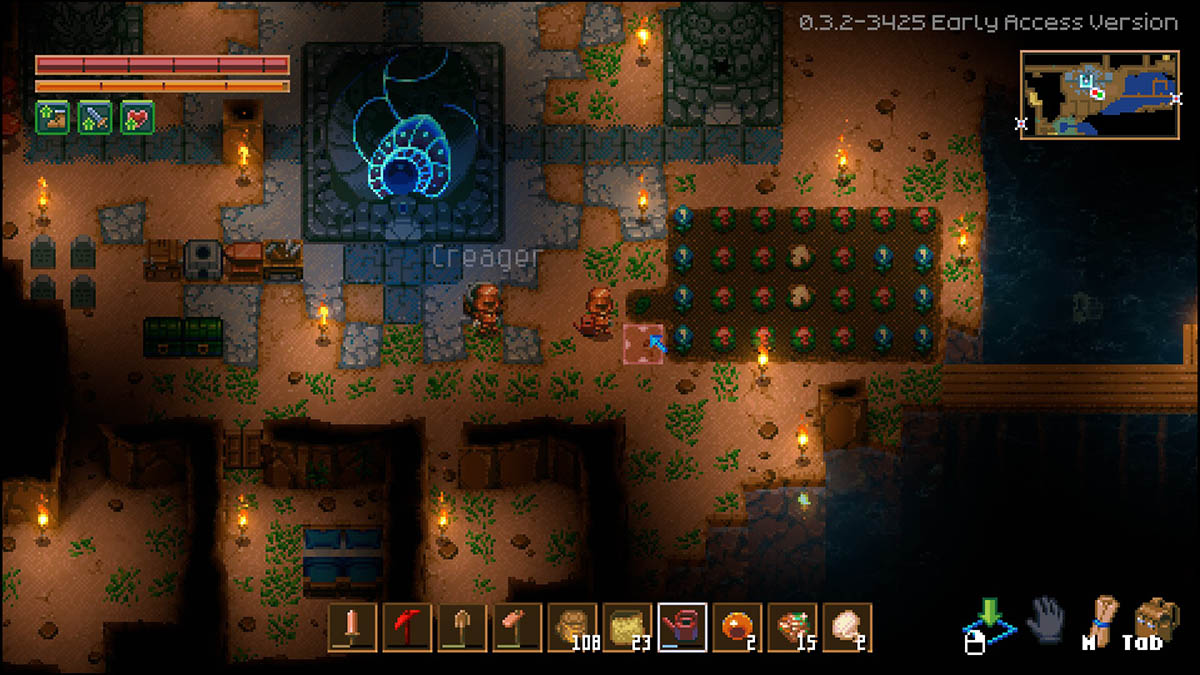Select the yellow block stack of 23
Screen dimensions: 1200x675
[628, 627]
